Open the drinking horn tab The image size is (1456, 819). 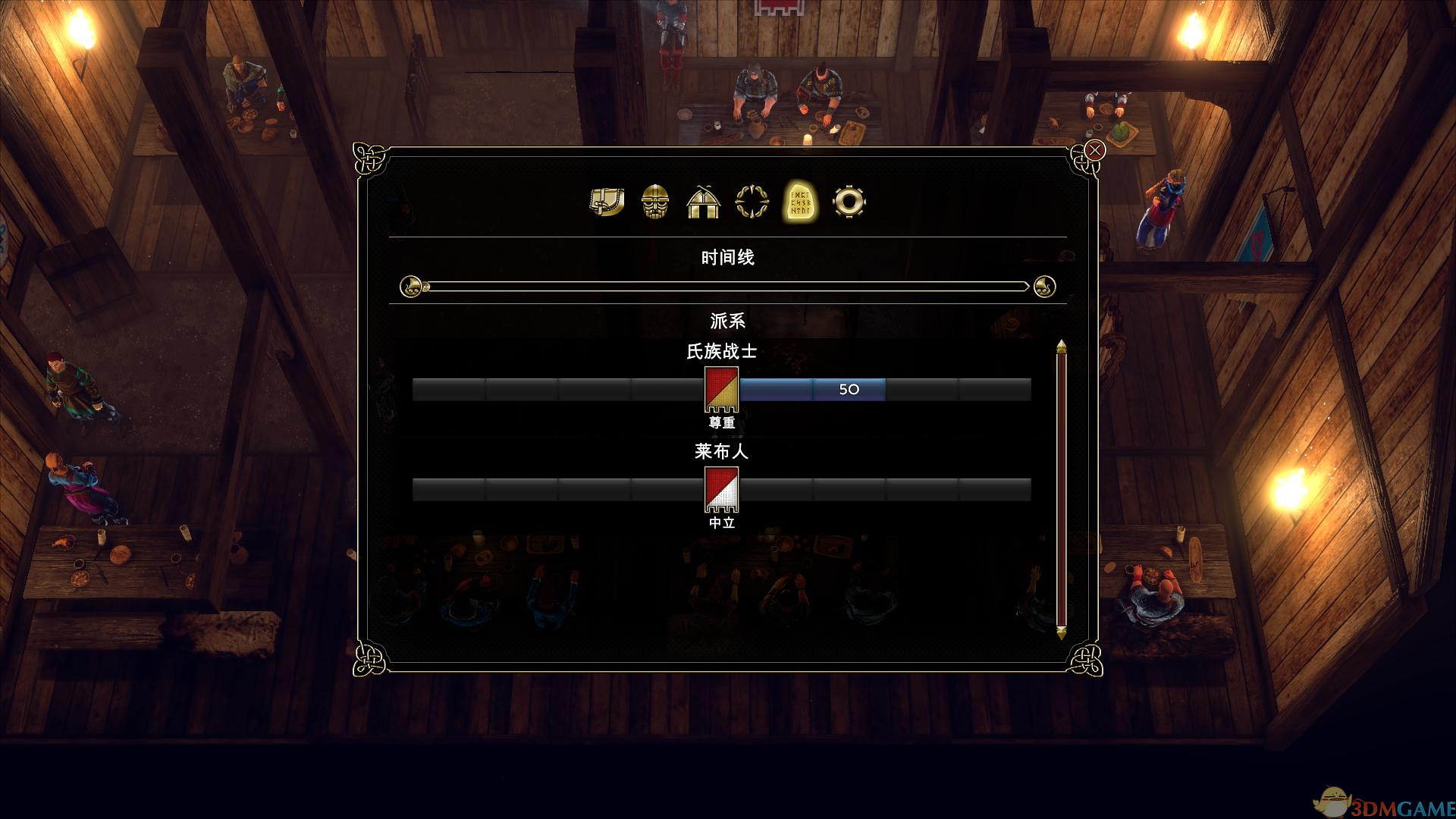pos(607,202)
